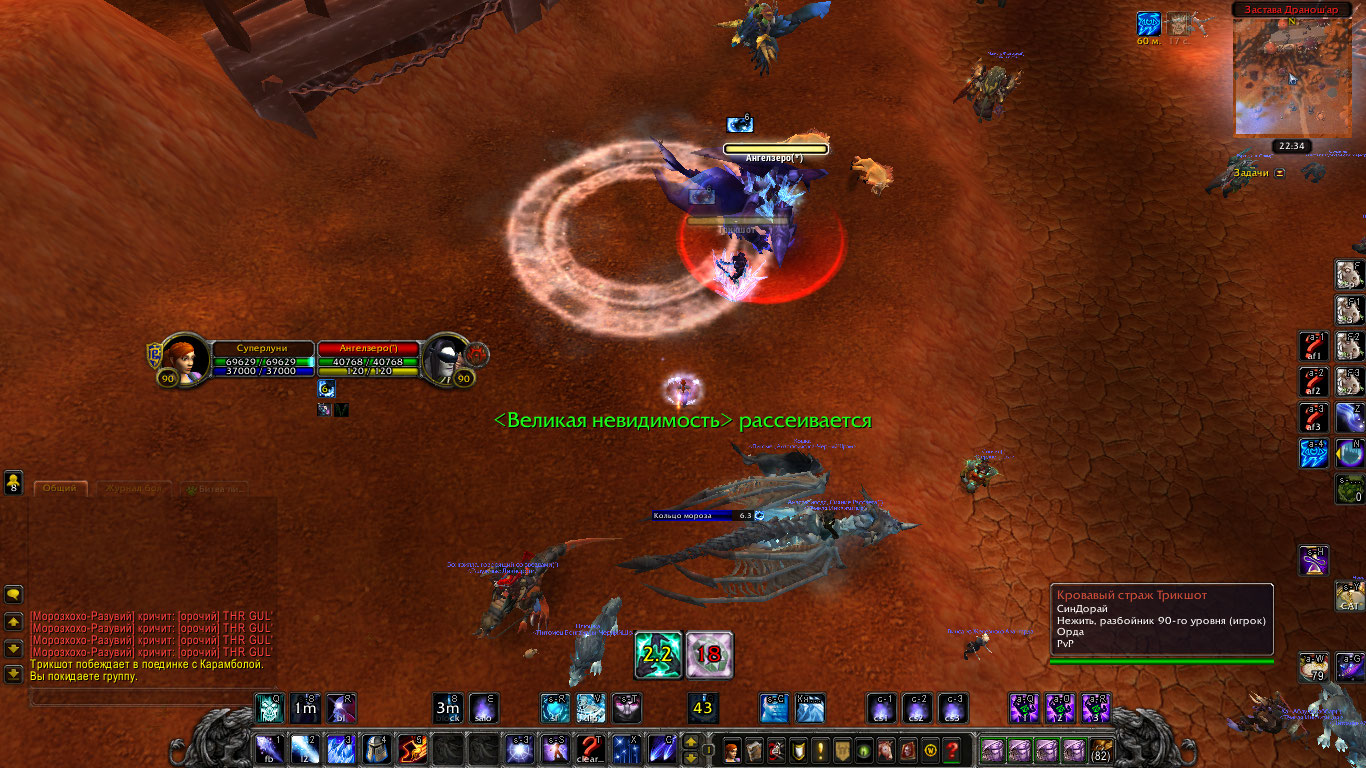Screen dimensions: 1366x768
Task: Activate the CAT macro button
Action: [x=1350, y=596]
